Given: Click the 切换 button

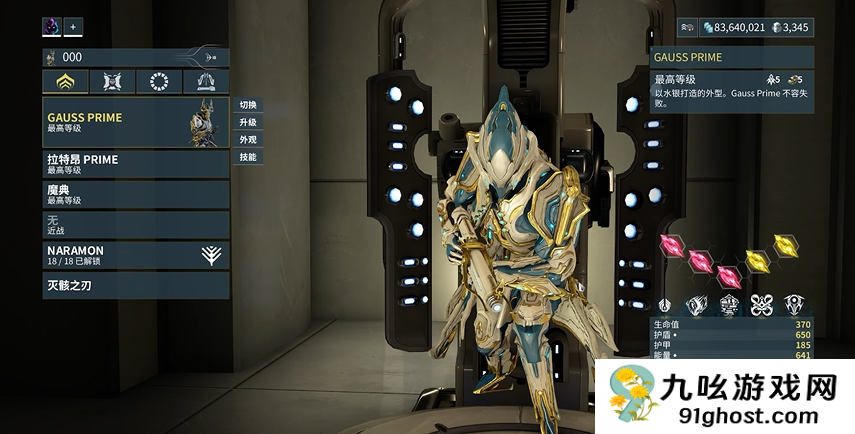Looking at the screenshot, I should click(248, 105).
